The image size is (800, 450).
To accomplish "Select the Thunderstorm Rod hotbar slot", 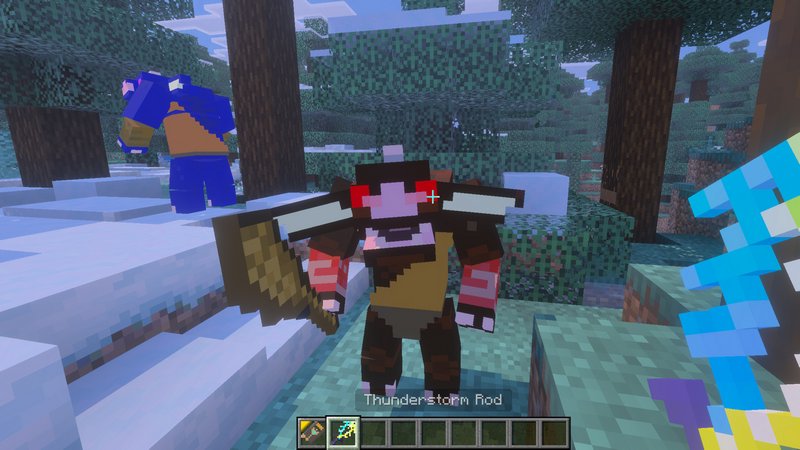I will [x=342, y=432].
